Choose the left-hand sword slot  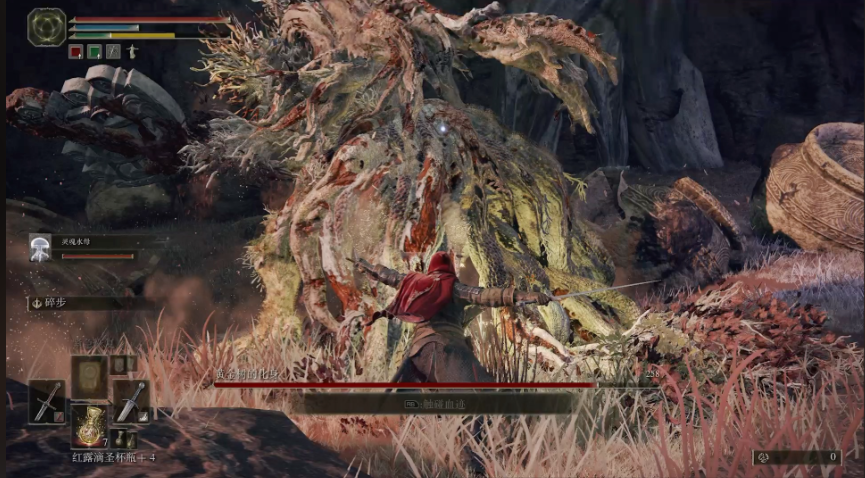click(x=47, y=401)
